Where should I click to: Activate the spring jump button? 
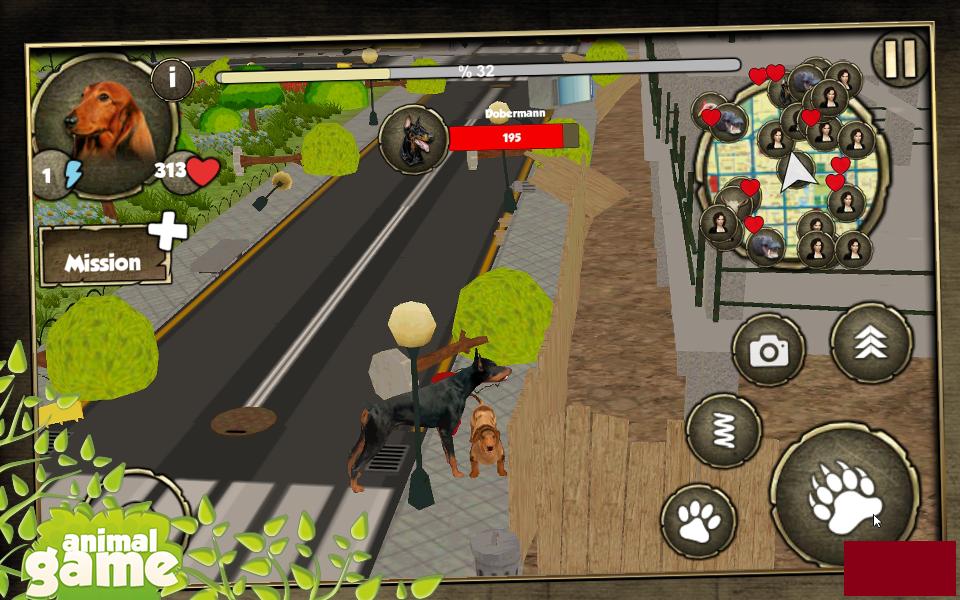(724, 430)
